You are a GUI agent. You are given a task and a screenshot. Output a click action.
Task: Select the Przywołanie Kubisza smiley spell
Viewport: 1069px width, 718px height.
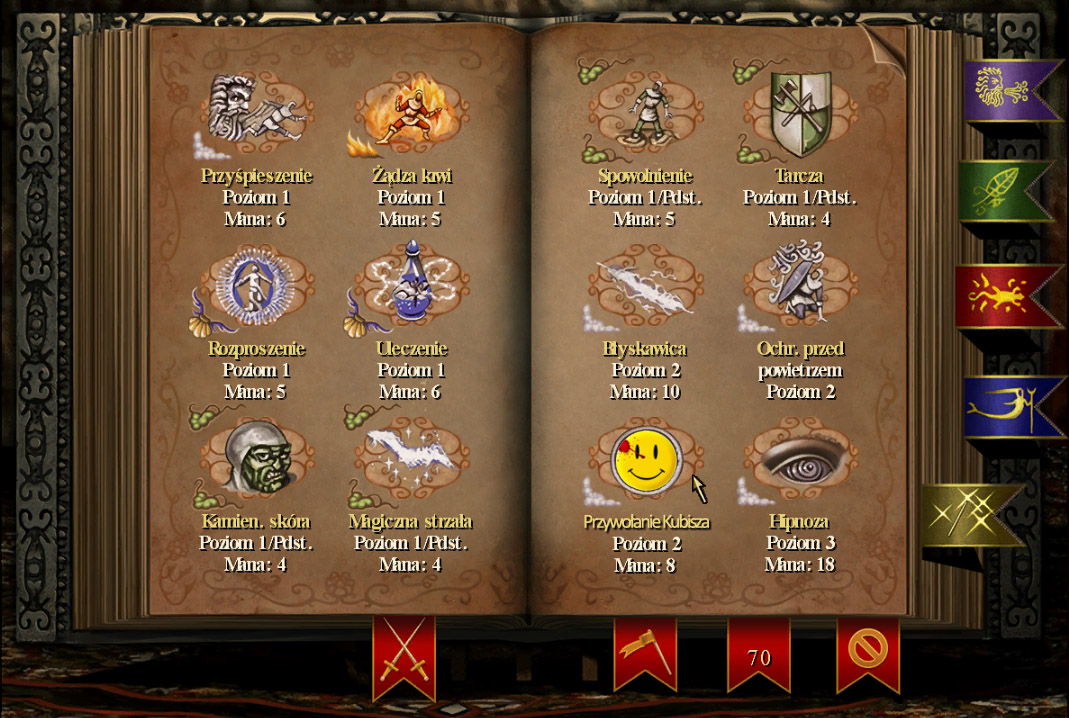coord(645,461)
